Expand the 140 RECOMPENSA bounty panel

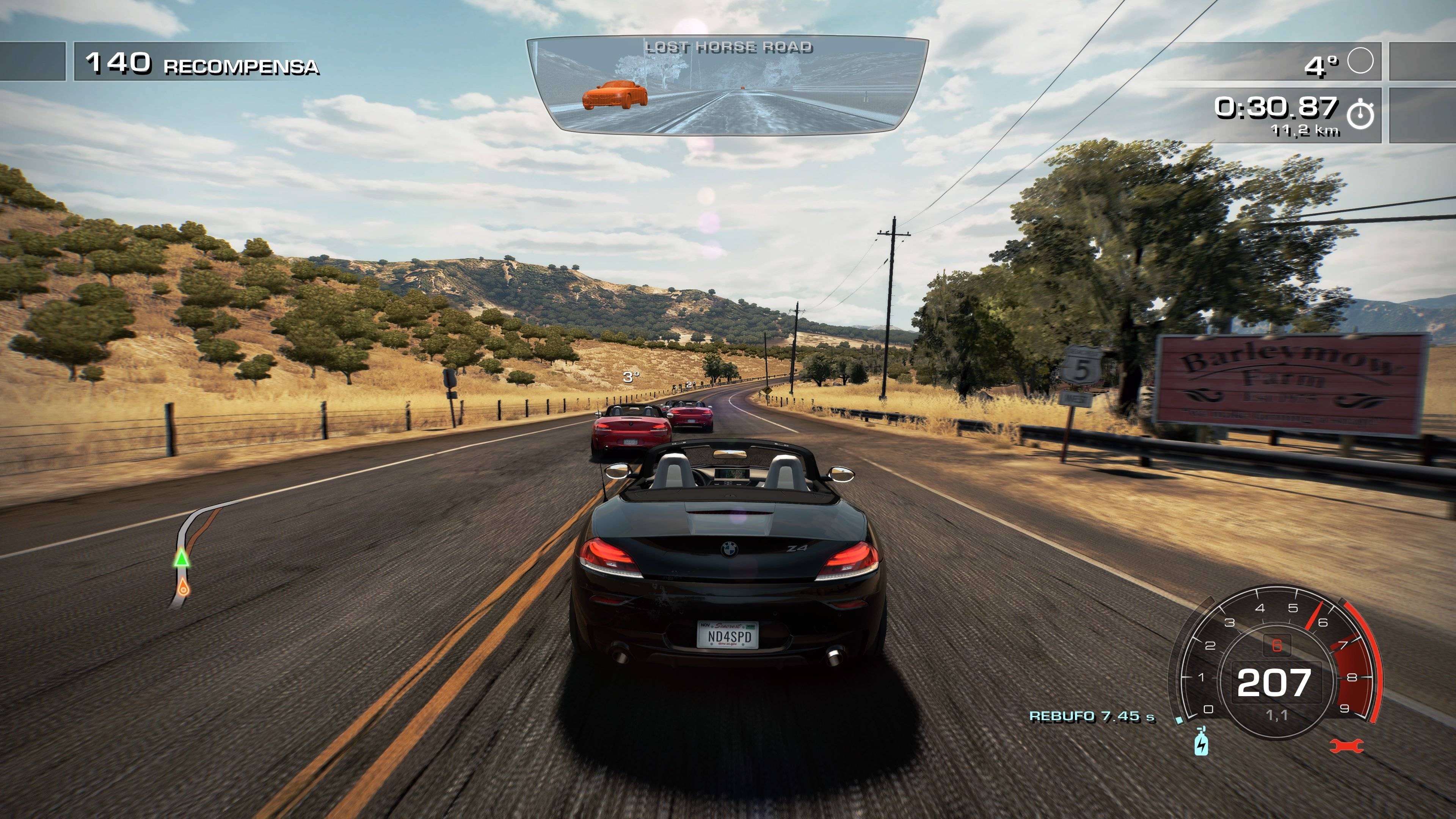pyautogui.click(x=204, y=64)
